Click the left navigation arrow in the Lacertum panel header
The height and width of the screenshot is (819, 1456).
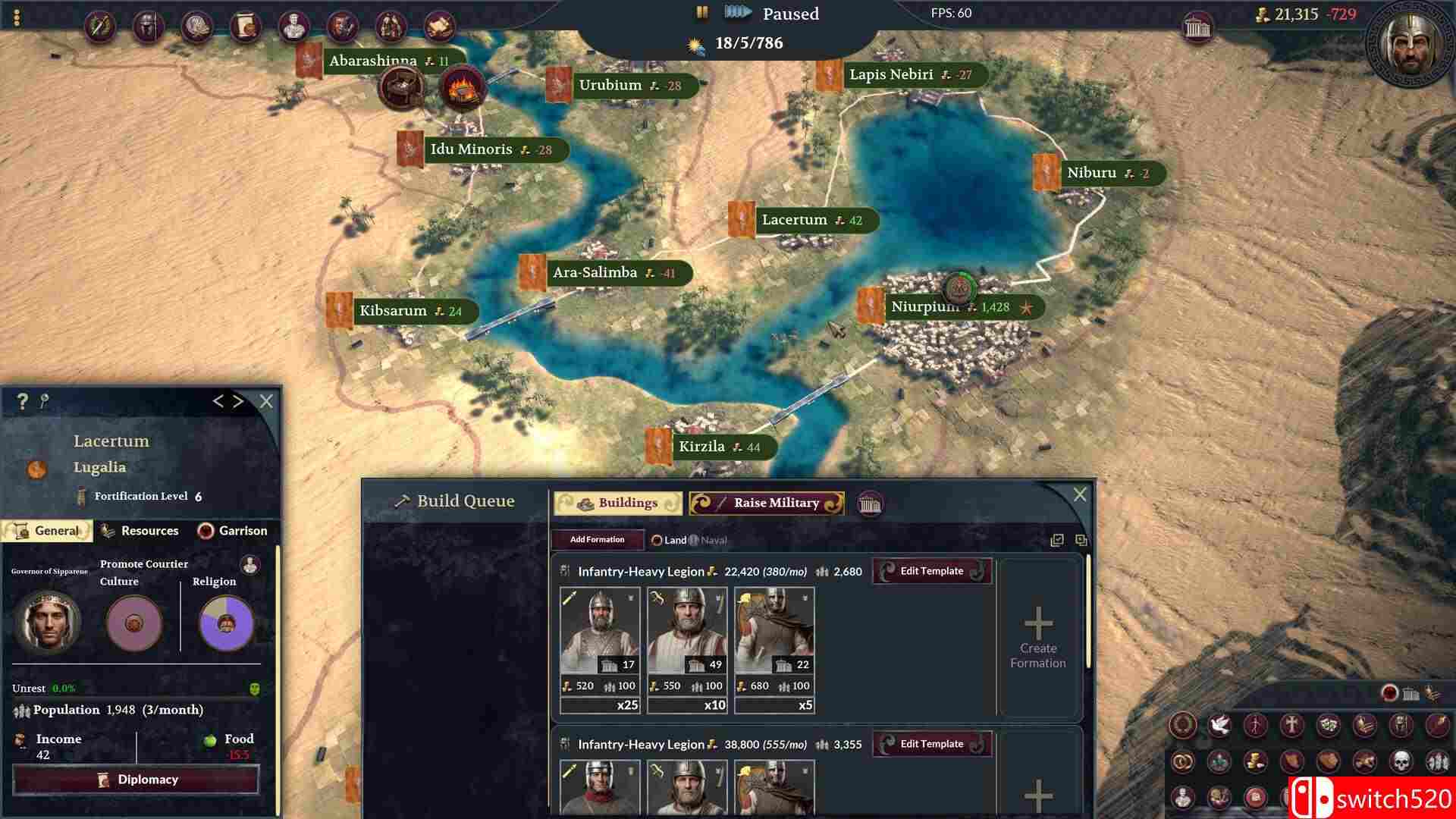tap(219, 402)
